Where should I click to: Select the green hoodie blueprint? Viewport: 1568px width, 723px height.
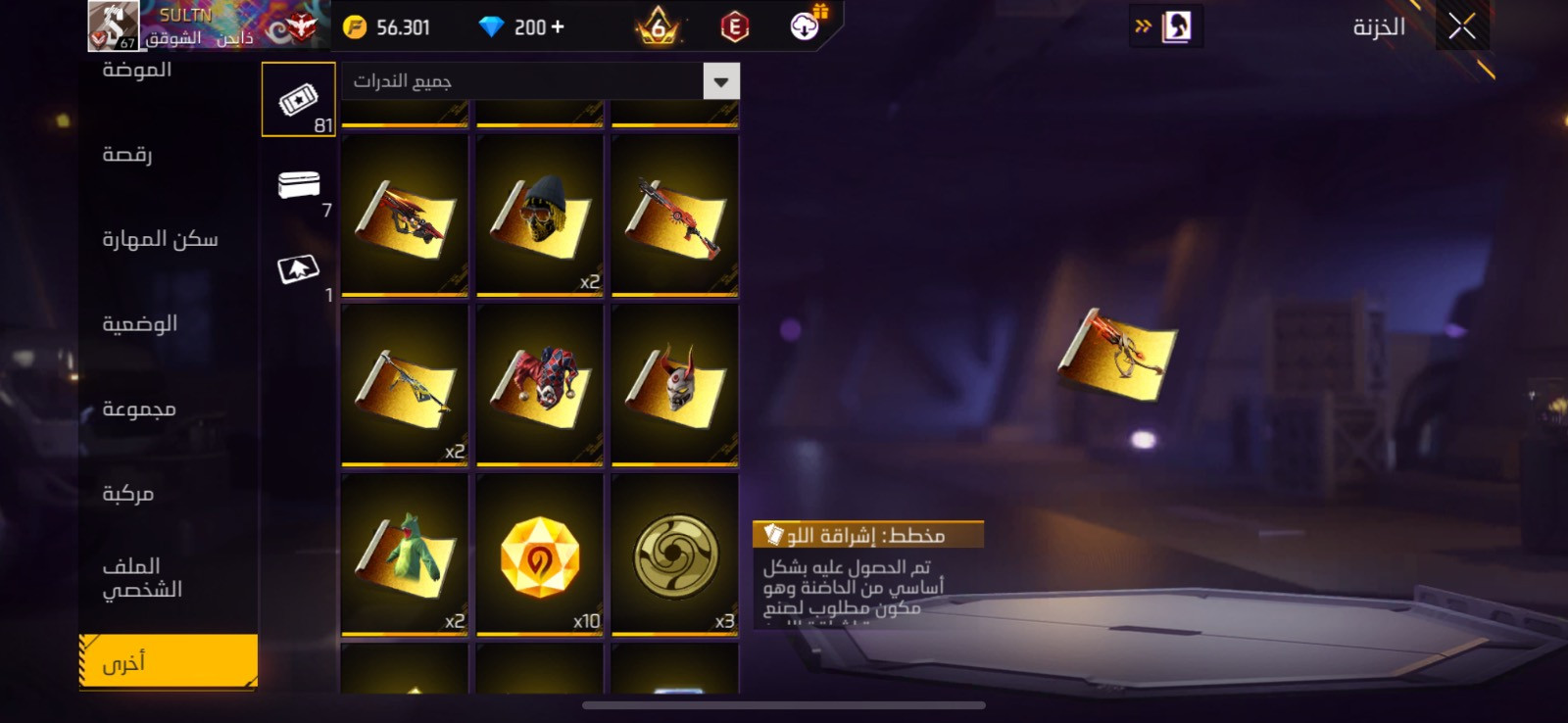405,554
